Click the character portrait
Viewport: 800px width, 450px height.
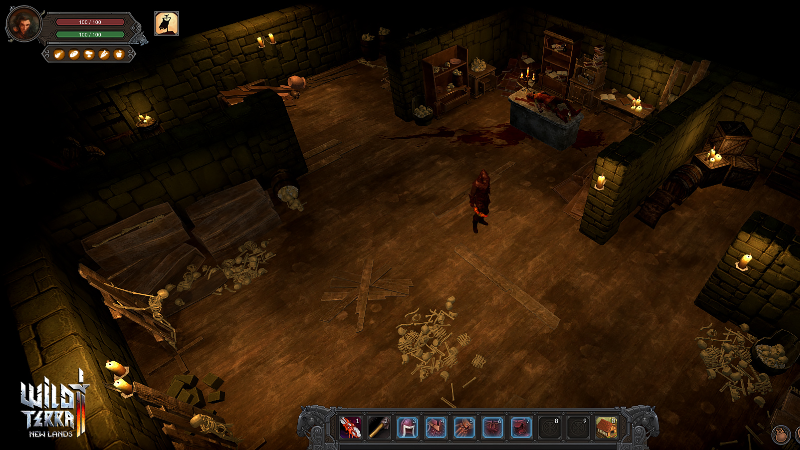22,23
